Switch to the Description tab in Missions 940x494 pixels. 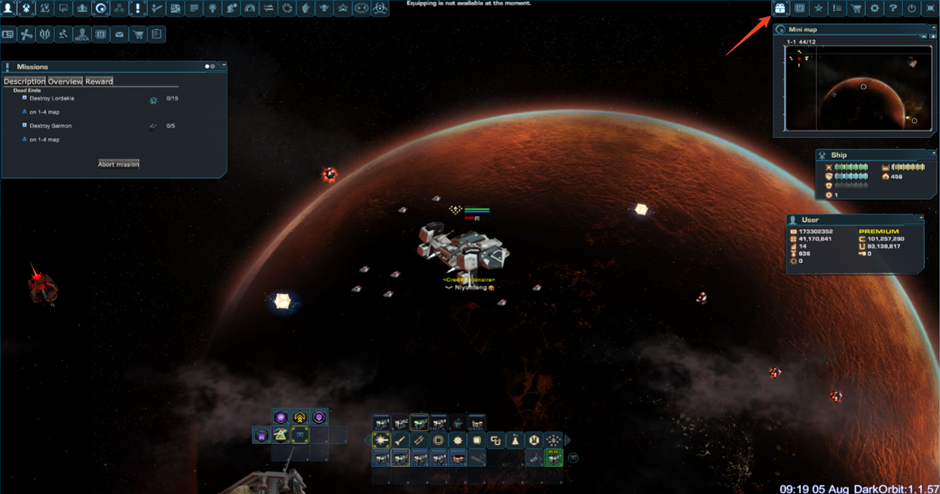tap(25, 81)
